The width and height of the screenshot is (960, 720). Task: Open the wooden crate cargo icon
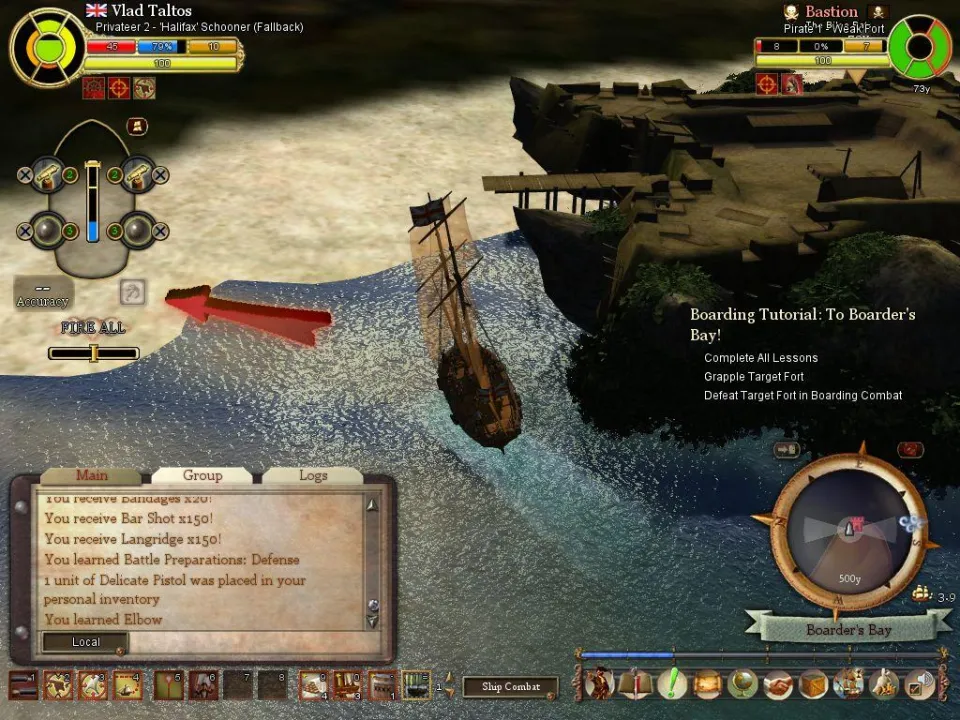(813, 684)
